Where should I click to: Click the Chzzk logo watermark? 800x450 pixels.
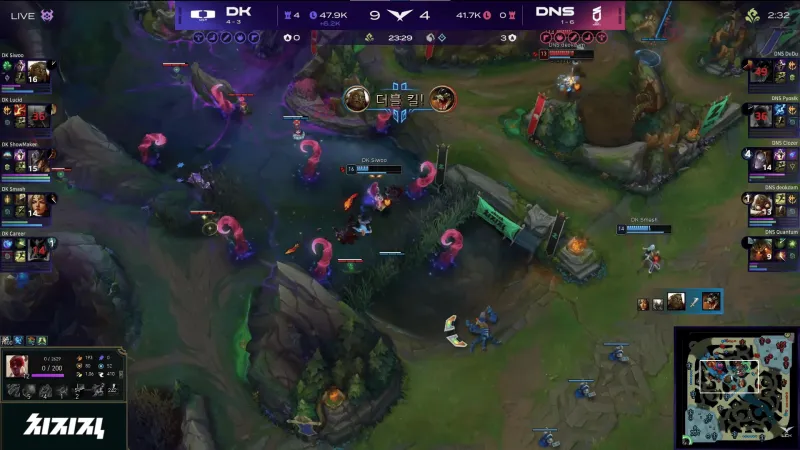[62, 425]
